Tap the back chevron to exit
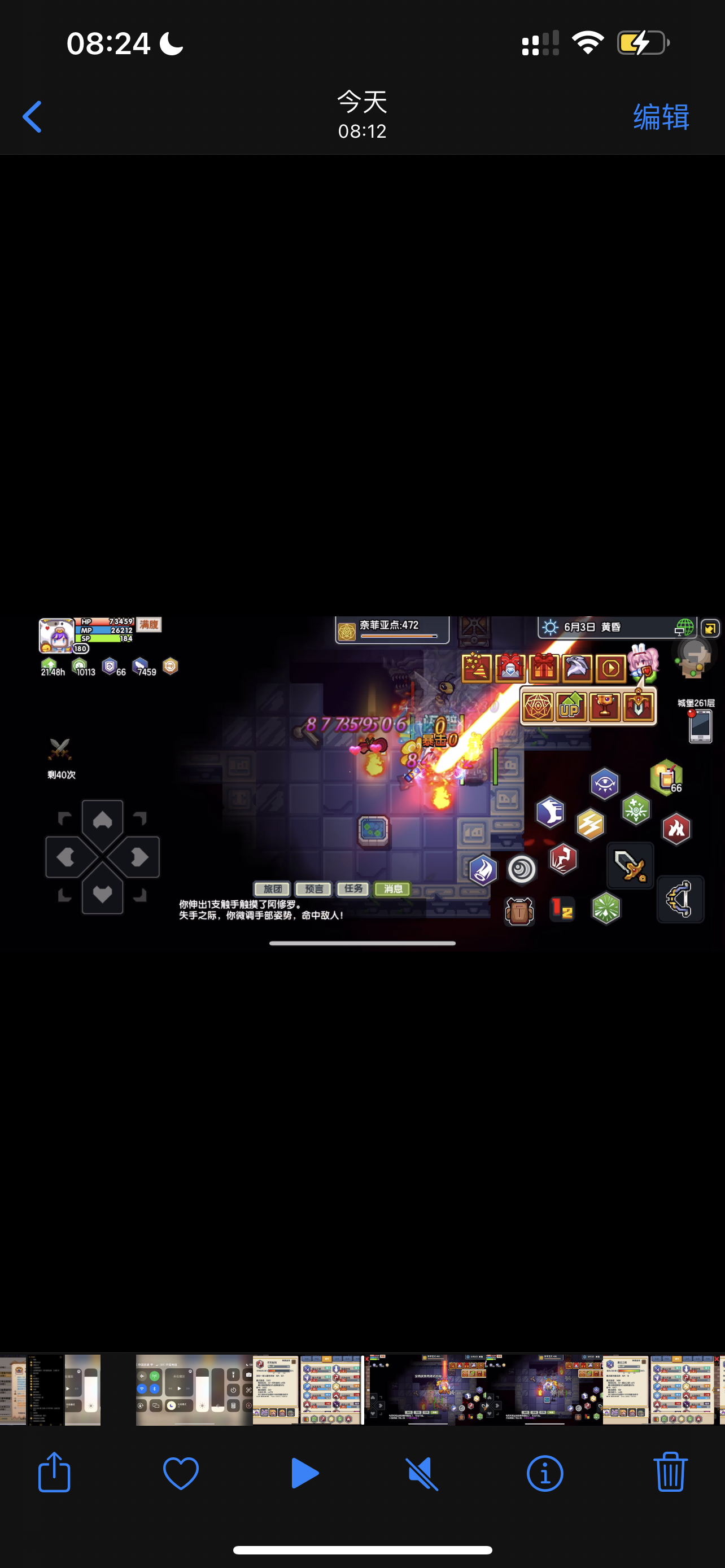The height and width of the screenshot is (1568, 725). point(32,116)
